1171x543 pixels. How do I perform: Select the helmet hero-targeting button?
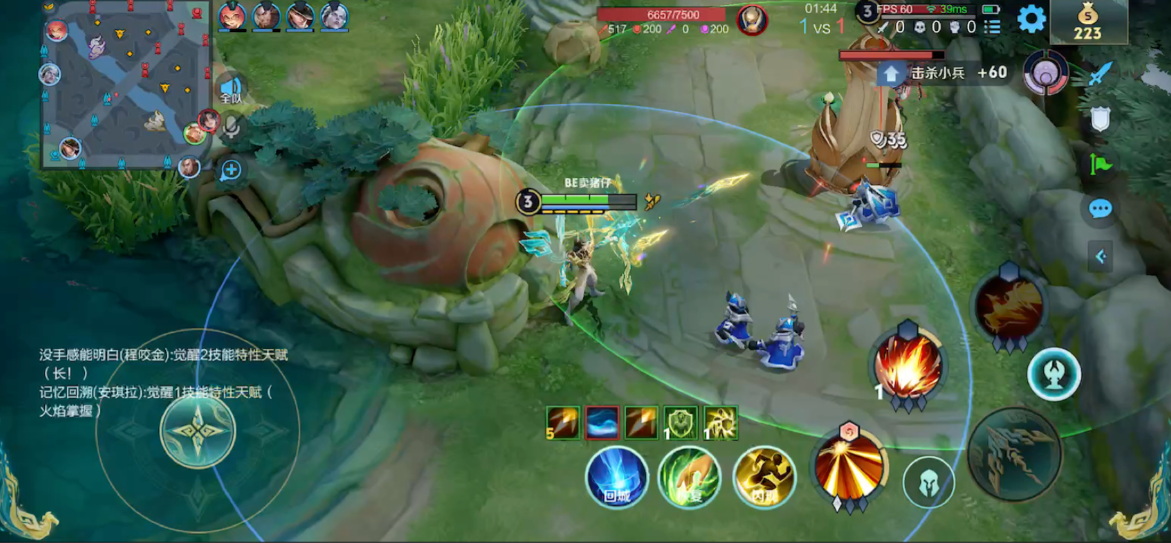[929, 483]
